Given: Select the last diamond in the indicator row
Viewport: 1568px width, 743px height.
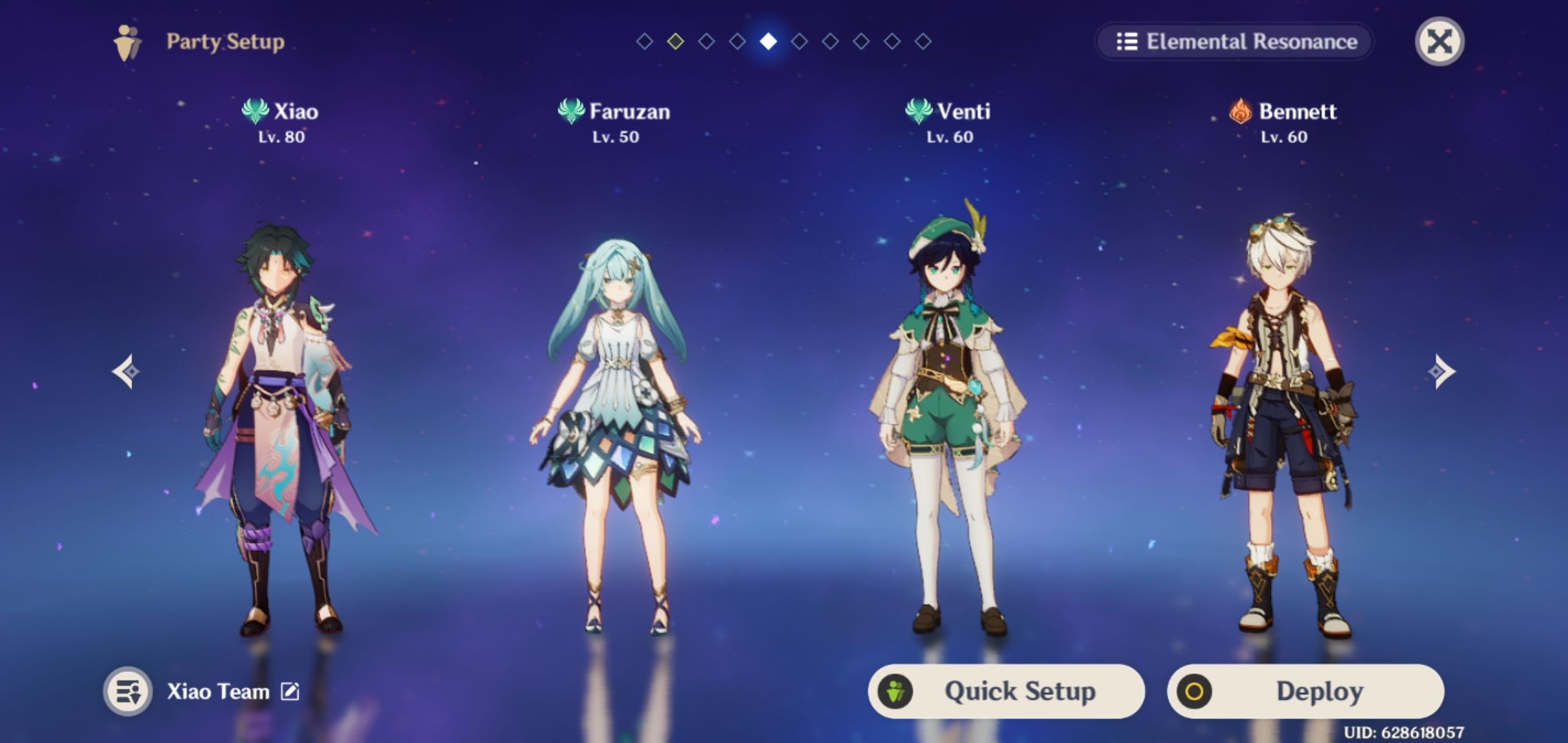Looking at the screenshot, I should click(922, 43).
